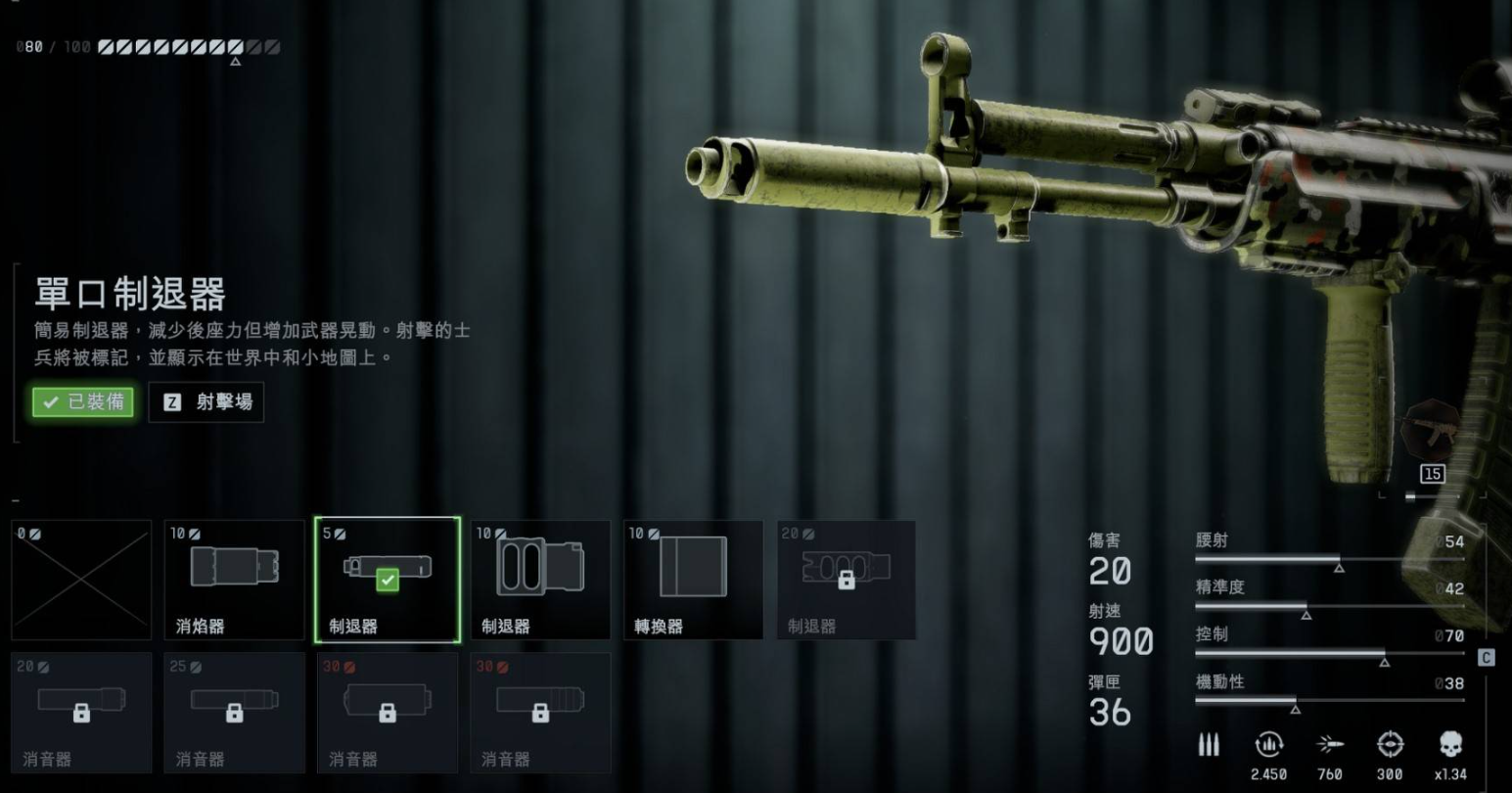Image resolution: width=1512 pixels, height=793 pixels.
Task: Select the bullet ammunition icon
Action: pos(1208,745)
